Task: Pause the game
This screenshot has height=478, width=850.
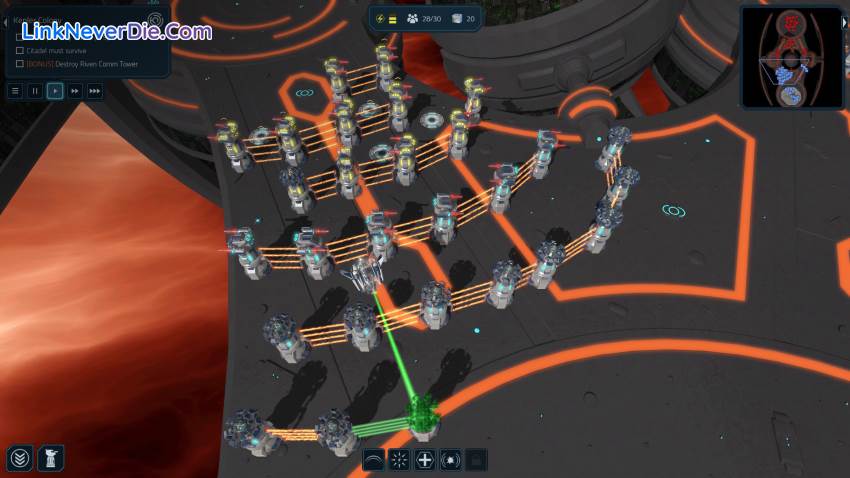Action: click(35, 91)
